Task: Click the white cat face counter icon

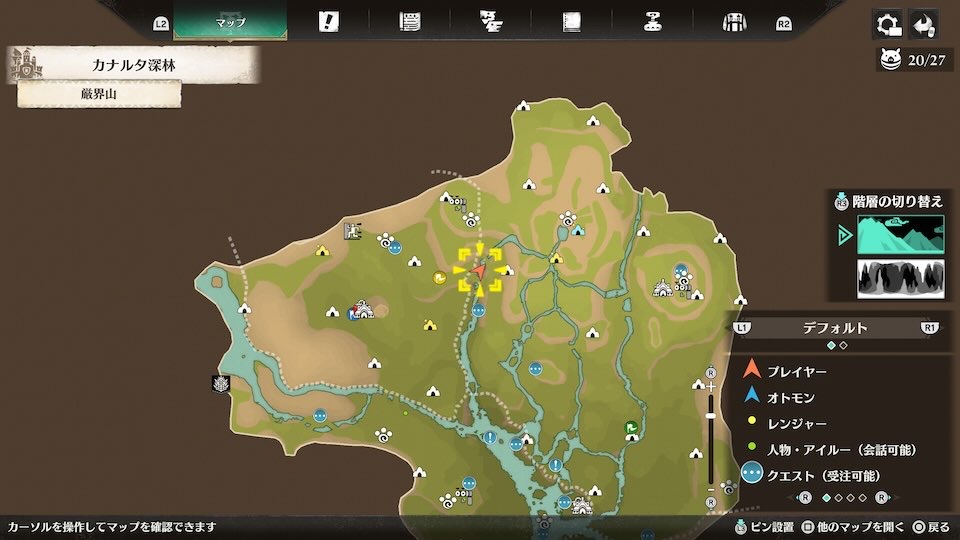Action: 890,60
